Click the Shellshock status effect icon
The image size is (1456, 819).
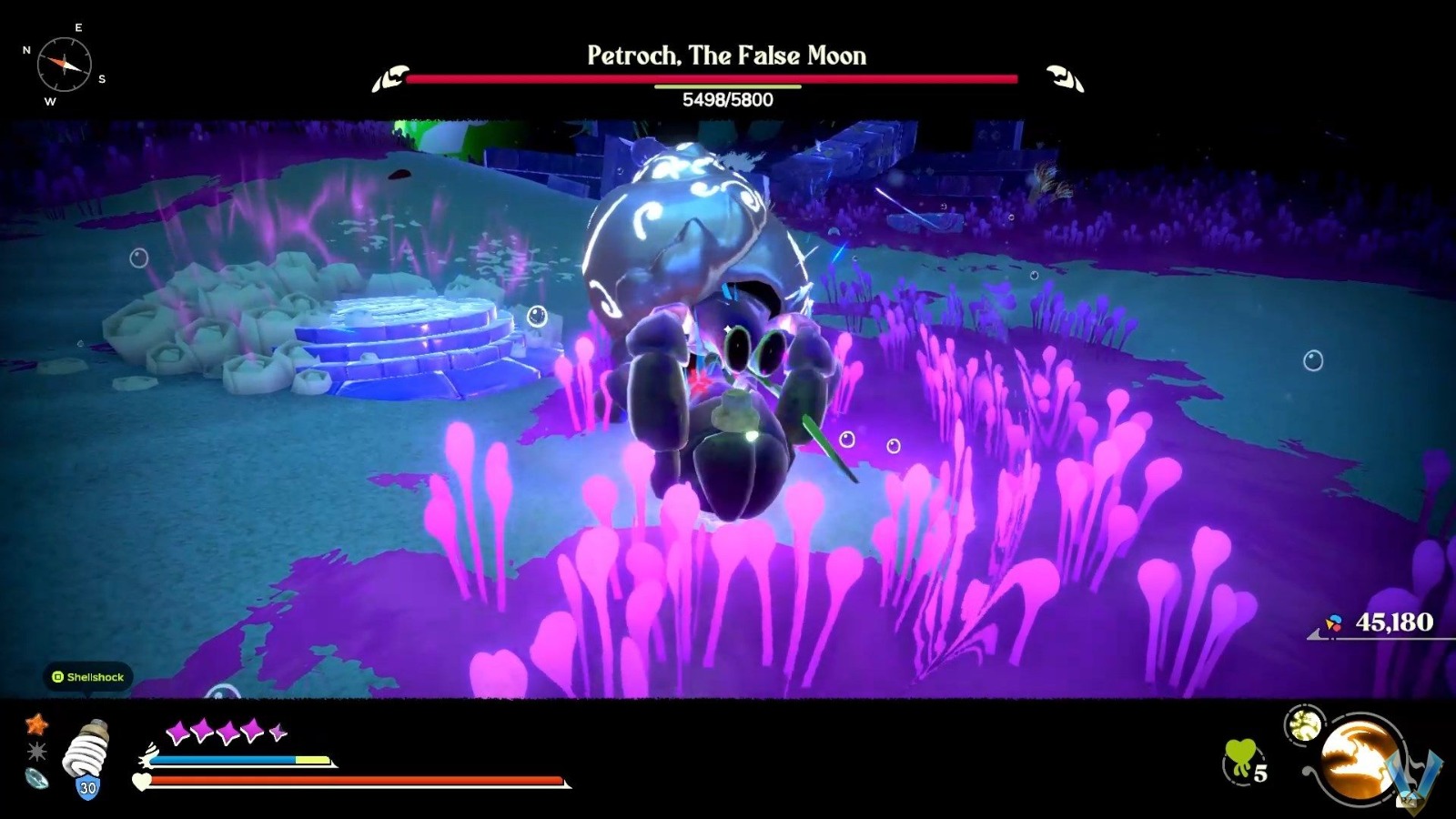pos(89,677)
